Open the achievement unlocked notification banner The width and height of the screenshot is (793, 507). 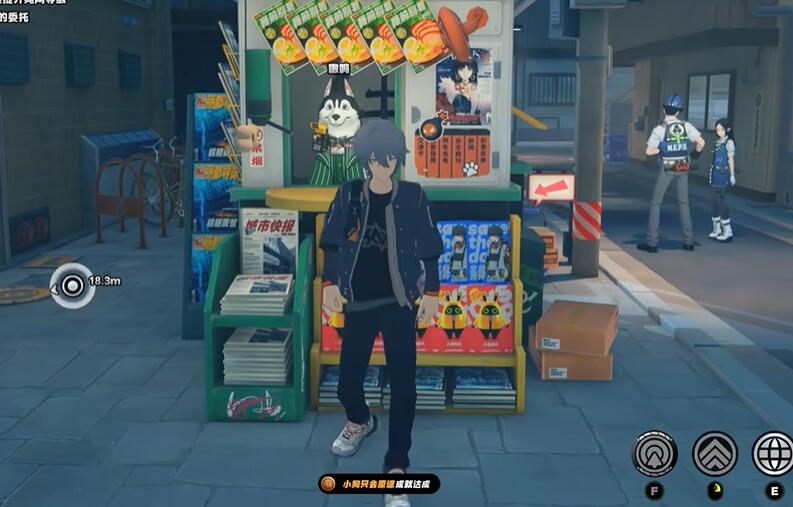click(379, 484)
